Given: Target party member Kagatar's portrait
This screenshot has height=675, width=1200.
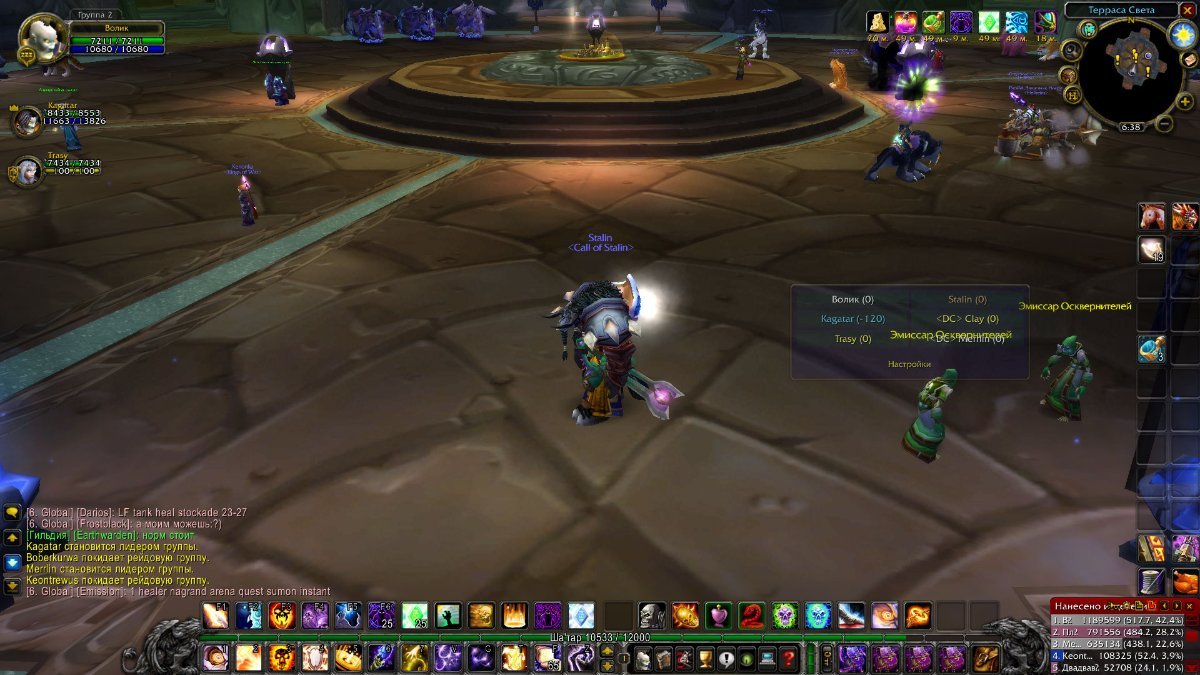Looking at the screenshot, I should coord(27,121).
